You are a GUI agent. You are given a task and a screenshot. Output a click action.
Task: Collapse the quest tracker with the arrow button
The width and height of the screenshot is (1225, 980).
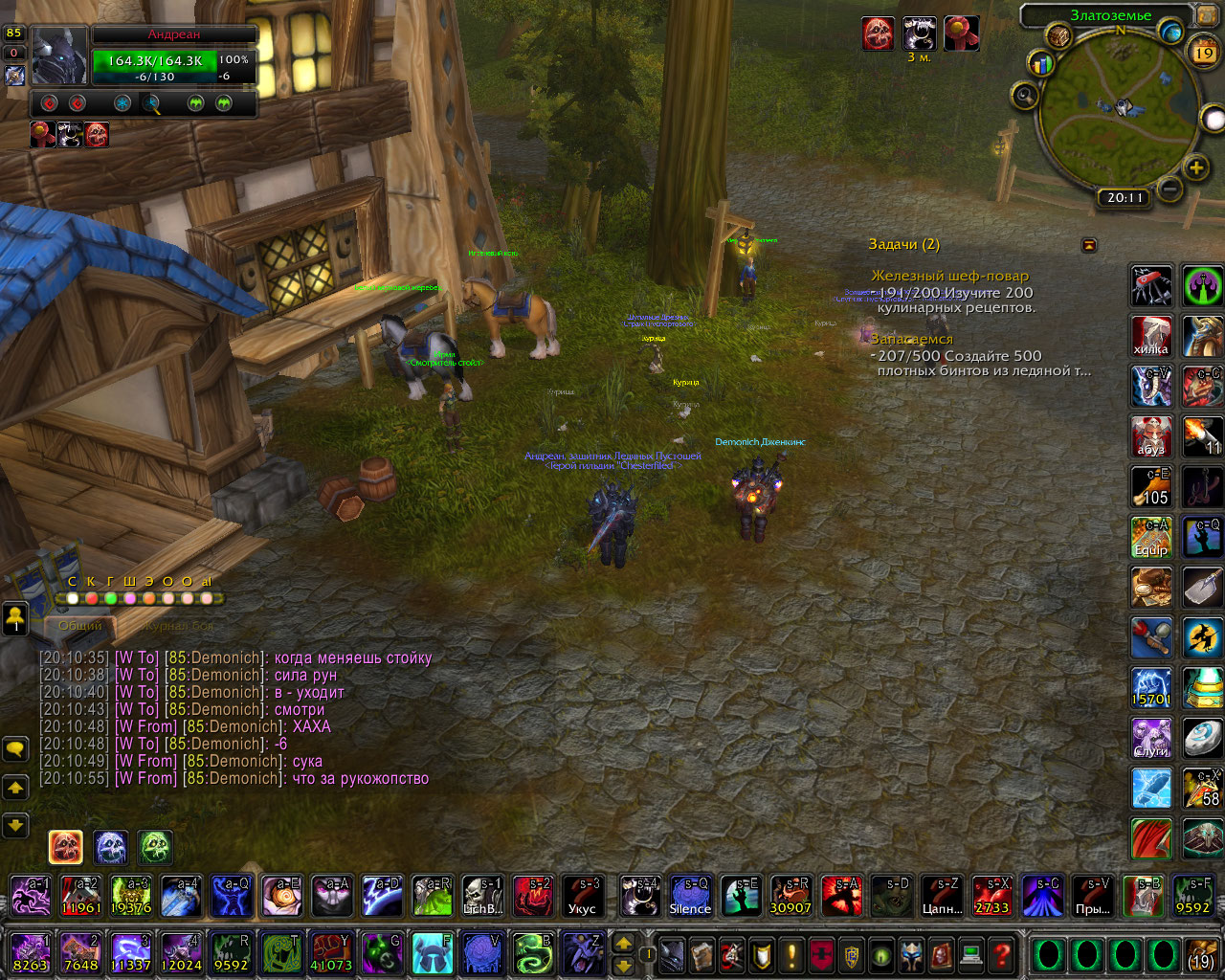click(x=1089, y=246)
